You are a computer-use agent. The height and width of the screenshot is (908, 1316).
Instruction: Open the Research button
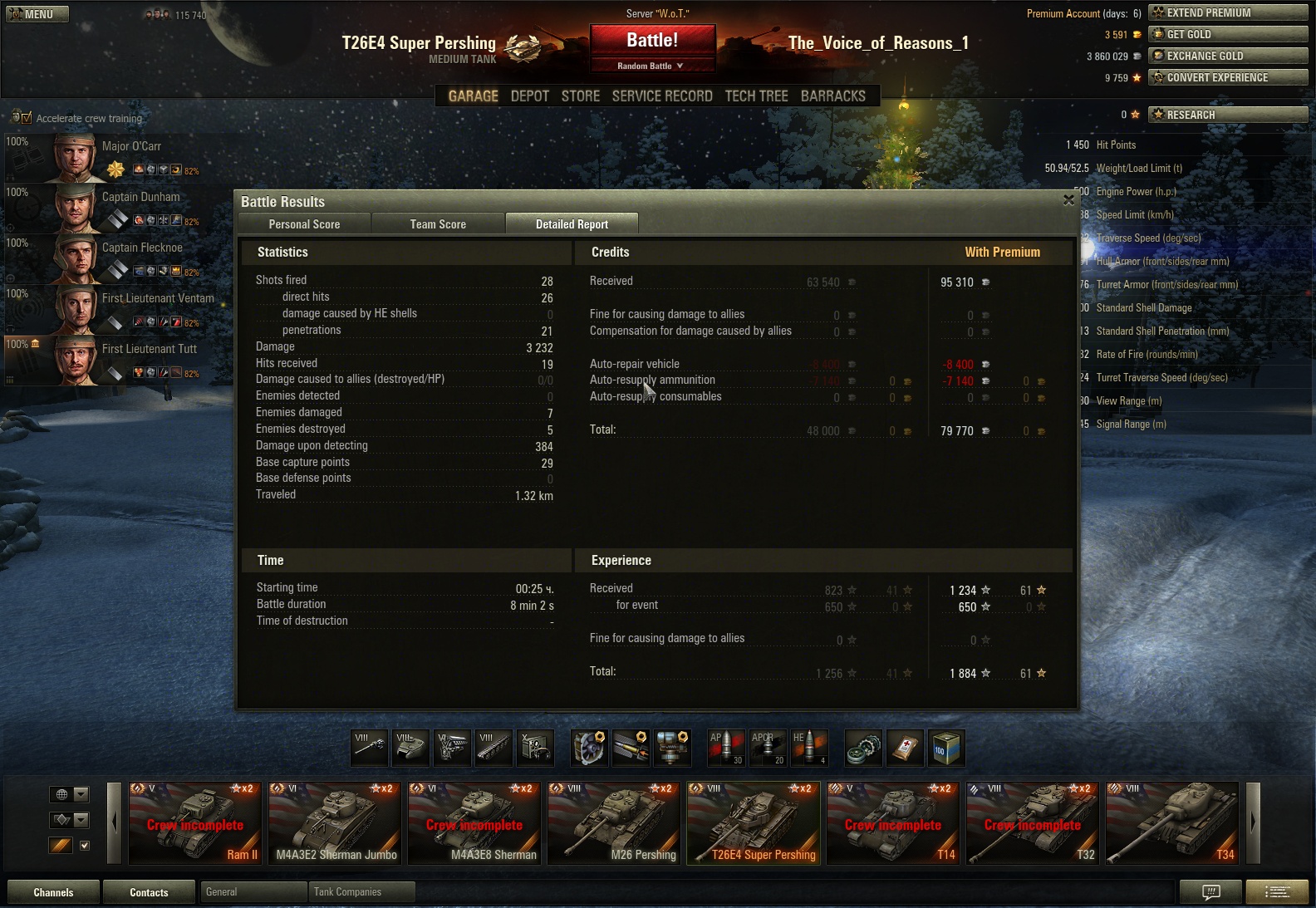[x=1227, y=115]
